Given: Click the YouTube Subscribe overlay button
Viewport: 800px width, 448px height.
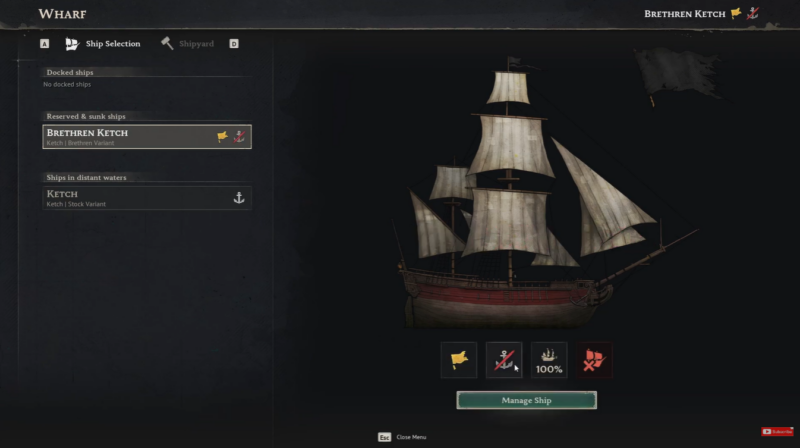Looking at the screenshot, I should [x=778, y=431].
